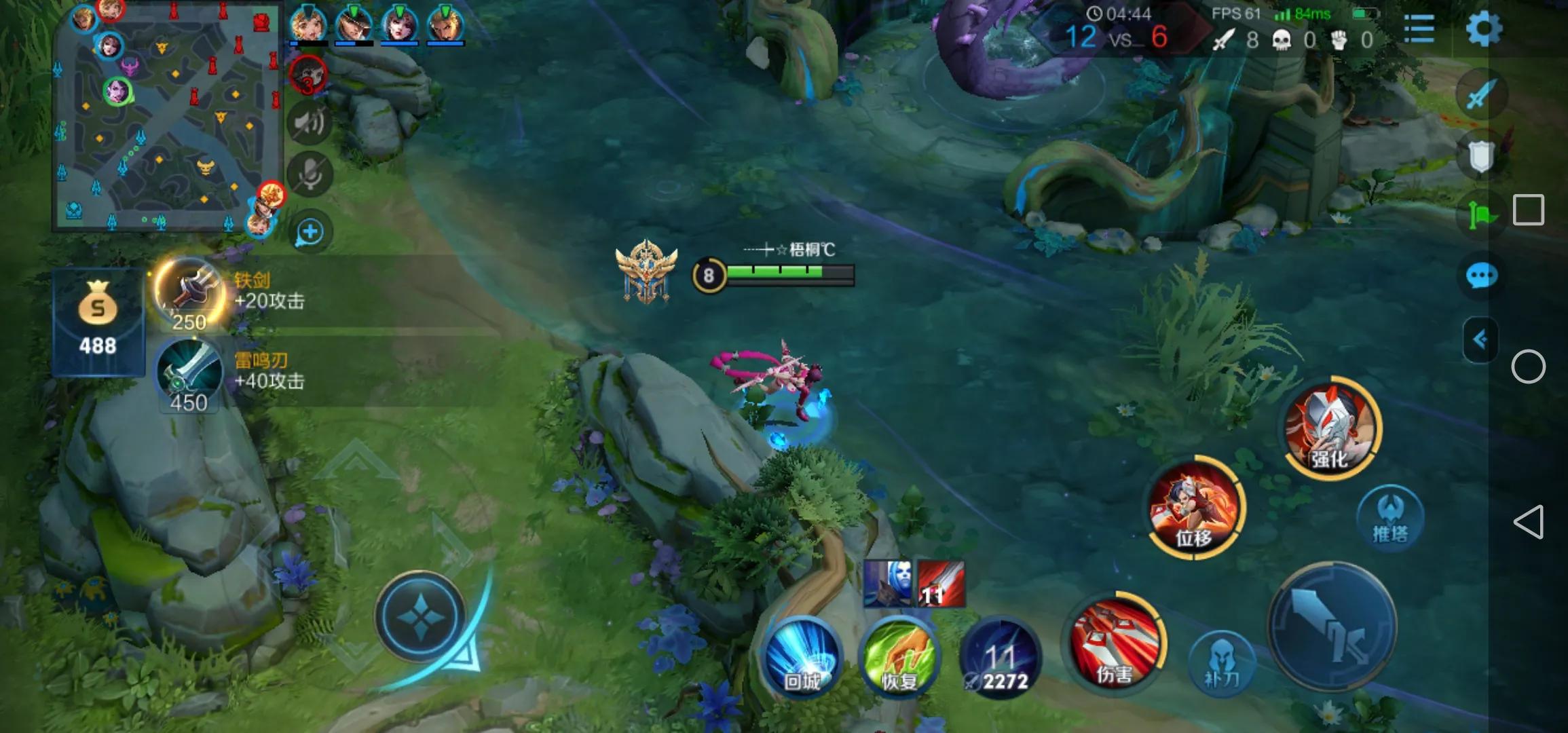Buy the 铁剑 item for 250 gold
Screen dimensions: 1568x733
[189, 295]
